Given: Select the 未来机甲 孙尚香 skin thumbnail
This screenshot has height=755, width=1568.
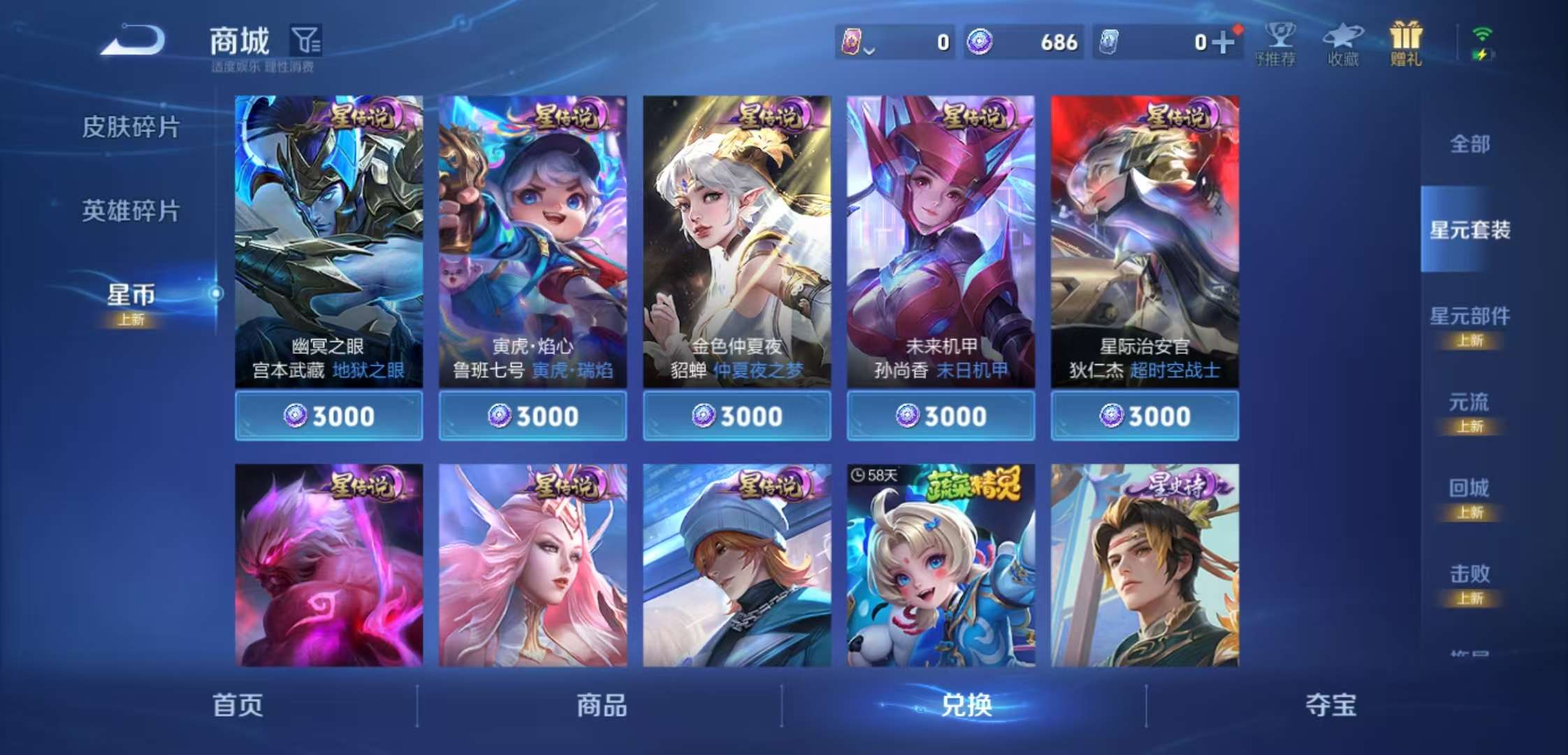Looking at the screenshot, I should pos(941,231).
